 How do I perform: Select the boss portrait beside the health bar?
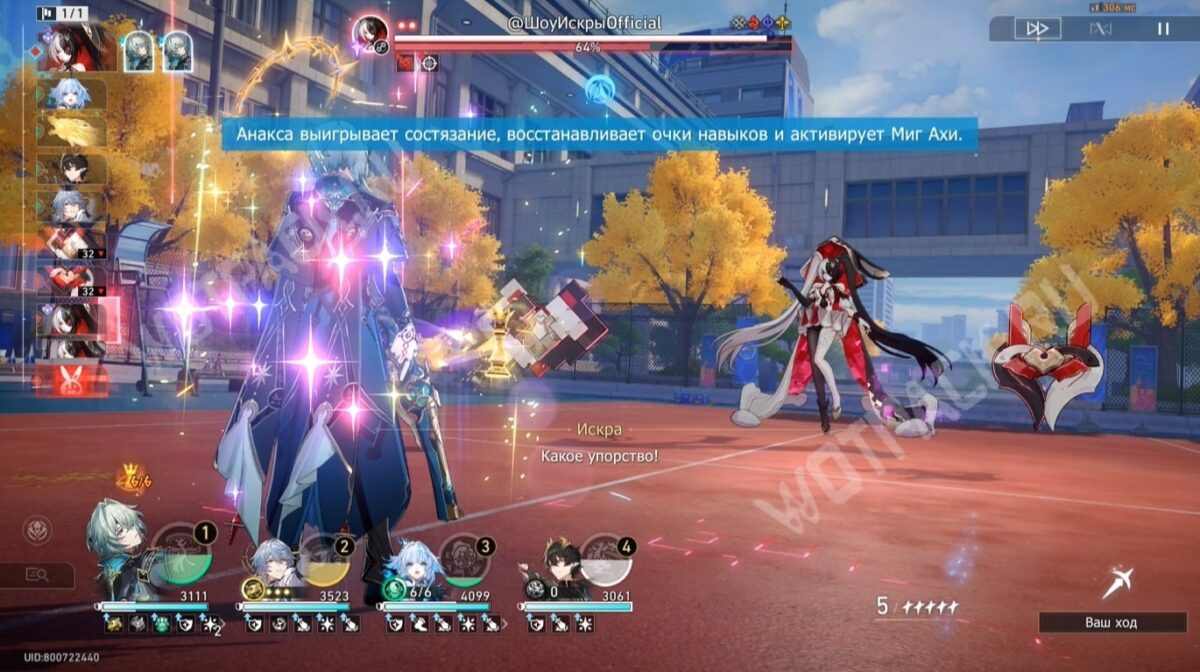click(370, 34)
